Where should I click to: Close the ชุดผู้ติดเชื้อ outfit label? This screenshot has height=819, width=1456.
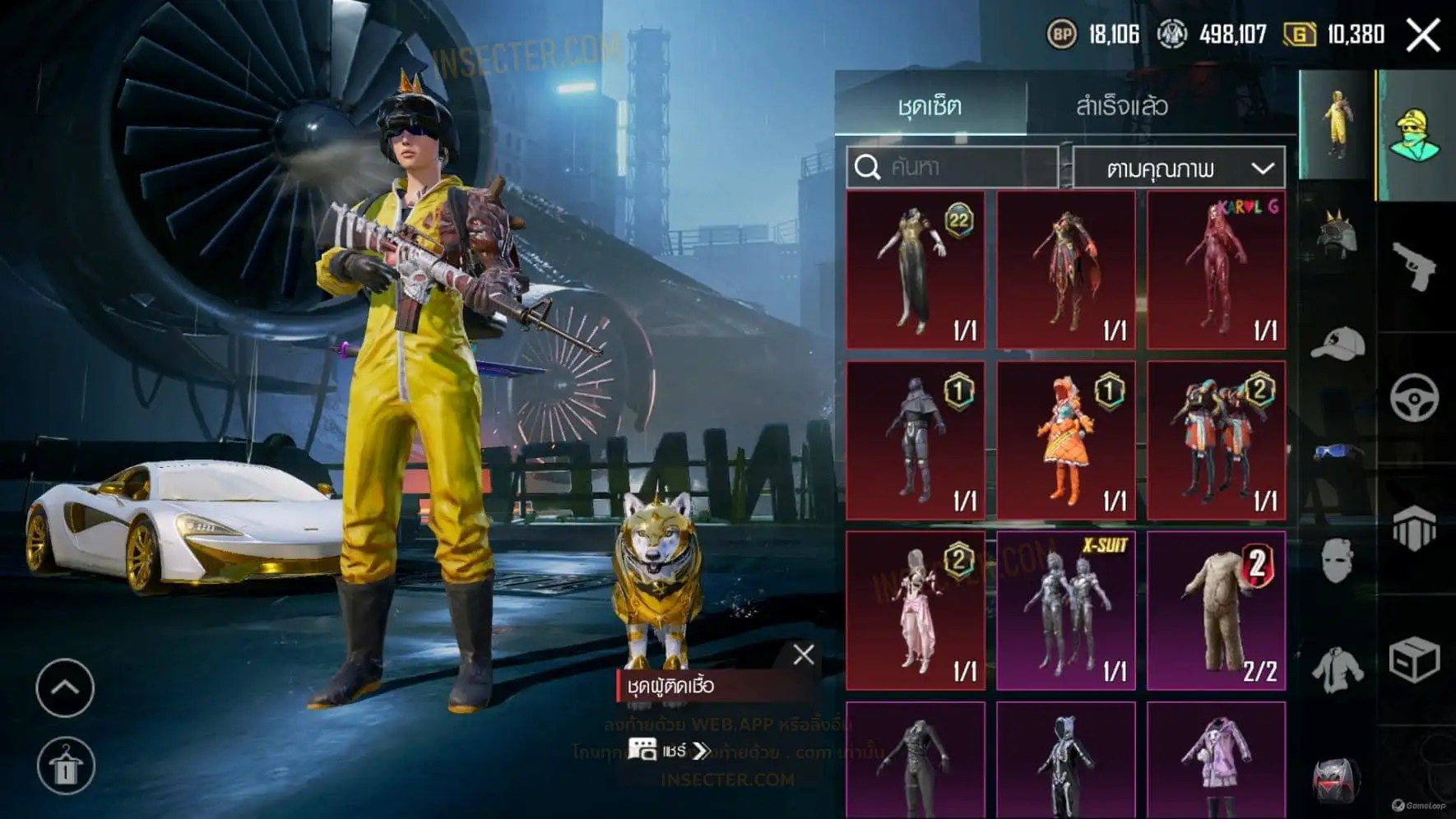pos(804,655)
